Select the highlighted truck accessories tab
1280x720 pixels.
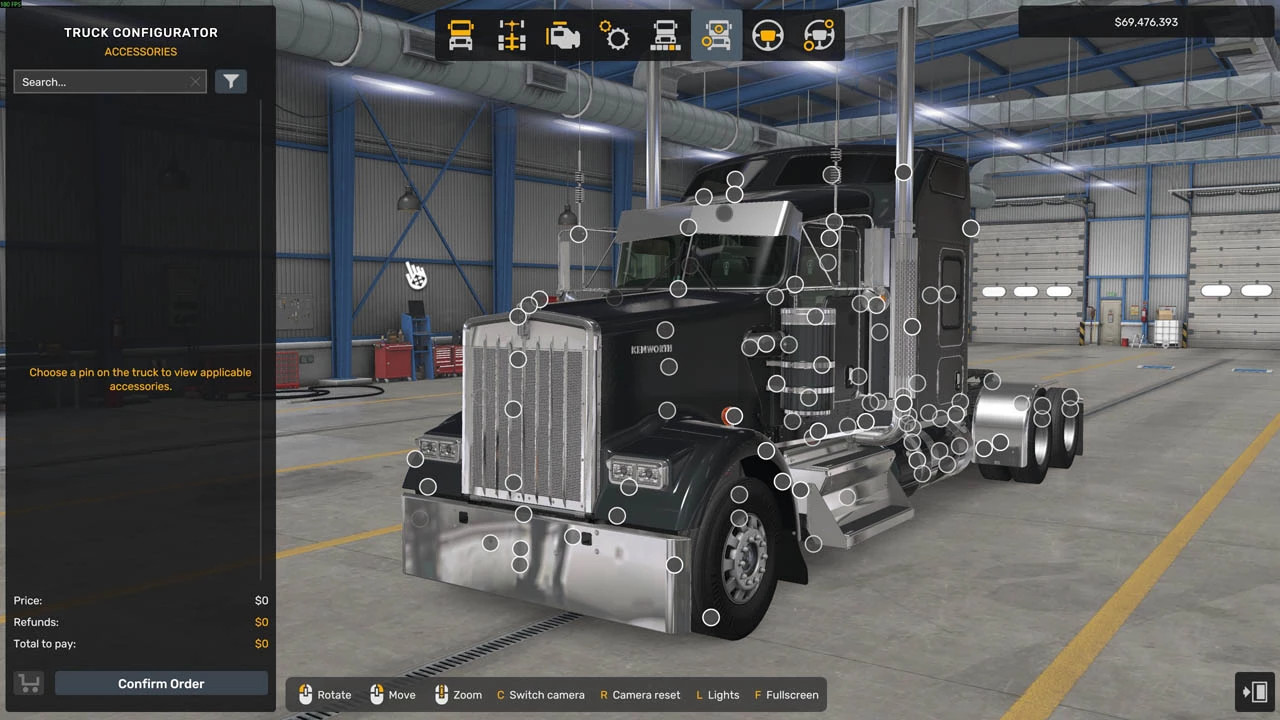716,36
